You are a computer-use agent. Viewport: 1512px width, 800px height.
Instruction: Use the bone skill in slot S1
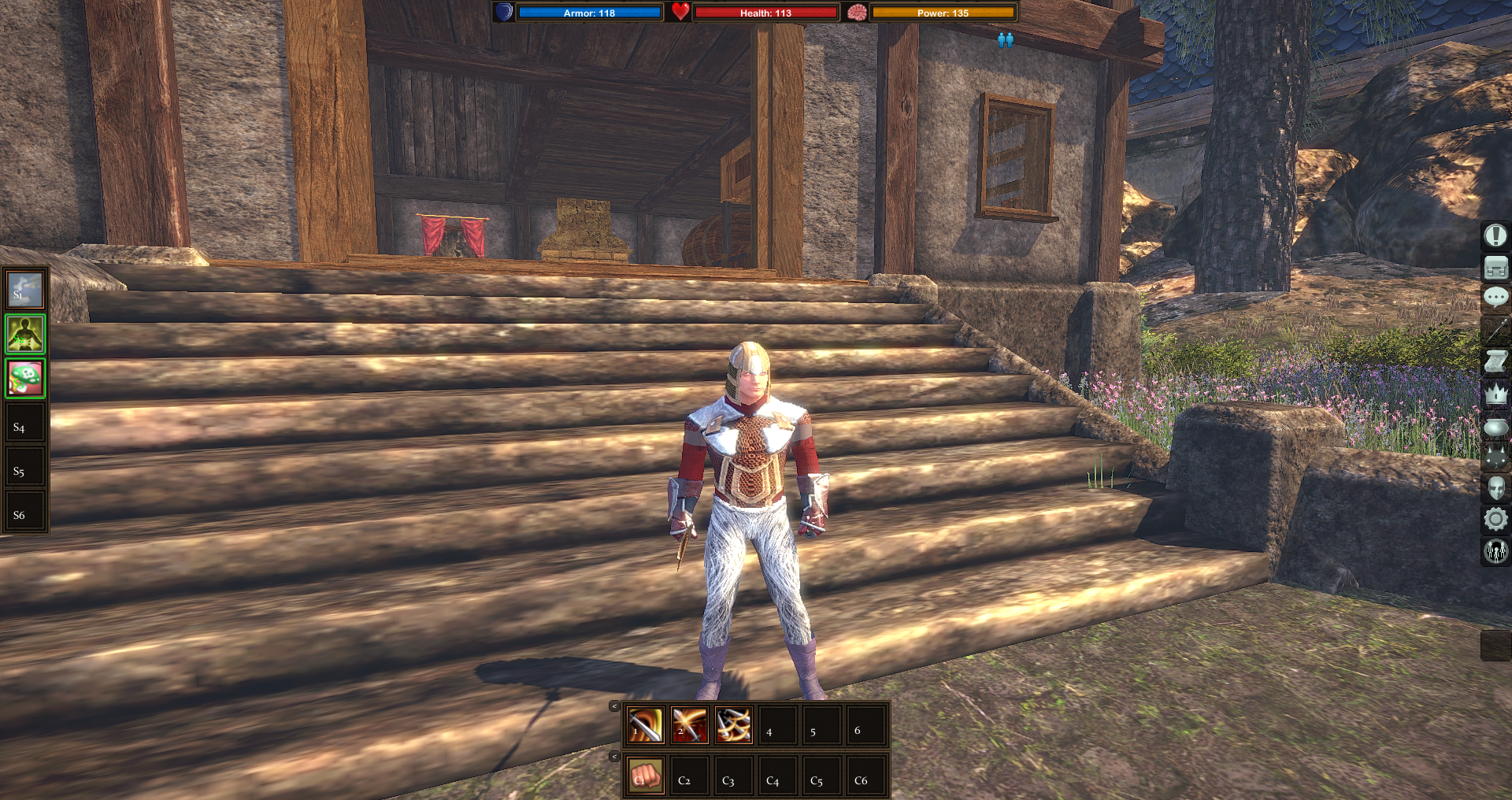coord(25,290)
